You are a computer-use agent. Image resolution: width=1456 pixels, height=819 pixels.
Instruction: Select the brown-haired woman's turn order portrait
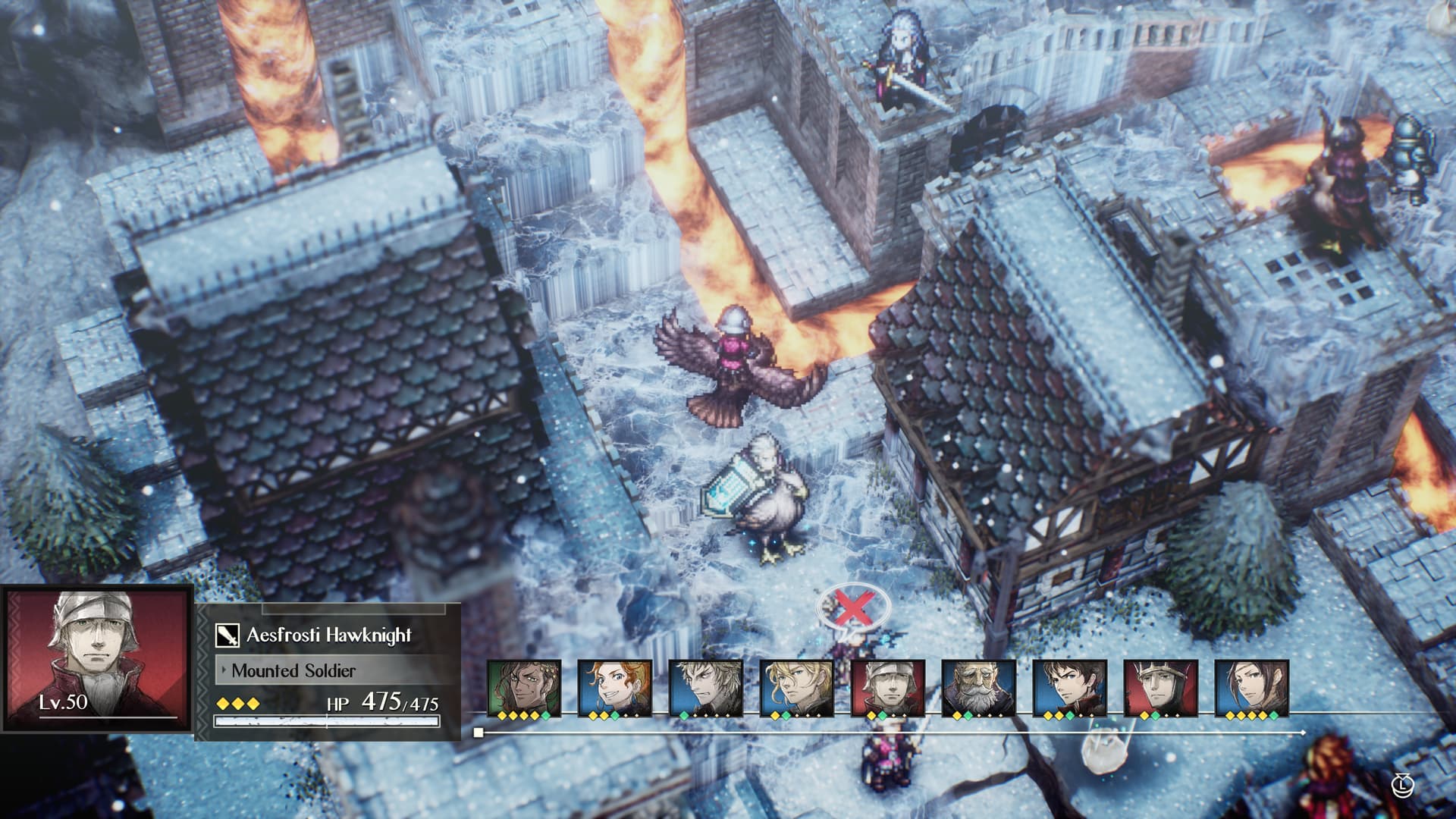(1251, 687)
